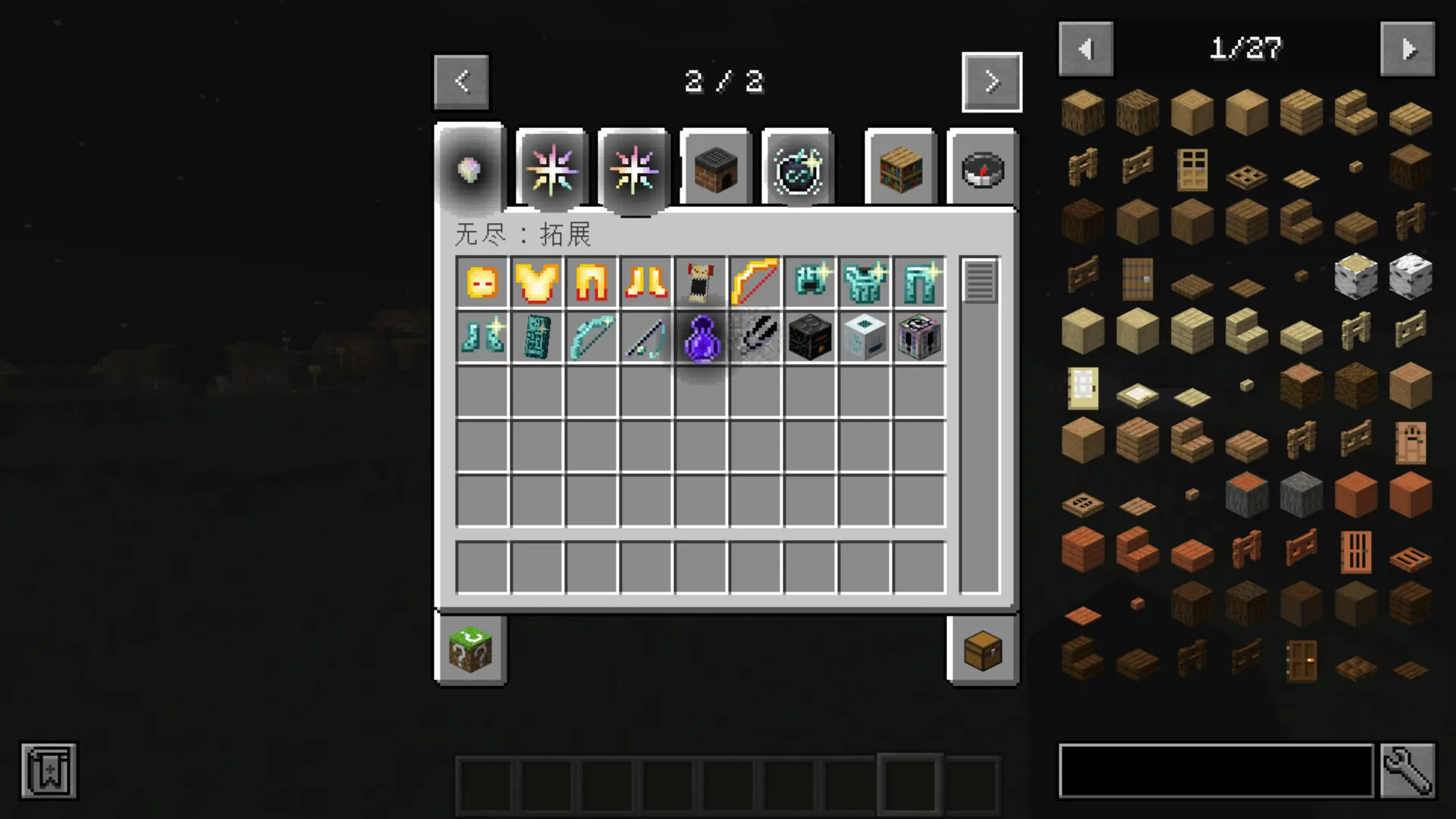This screenshot has height=819, width=1456.
Task: Select the banner pattern item next to the bows
Action: [x=700, y=283]
